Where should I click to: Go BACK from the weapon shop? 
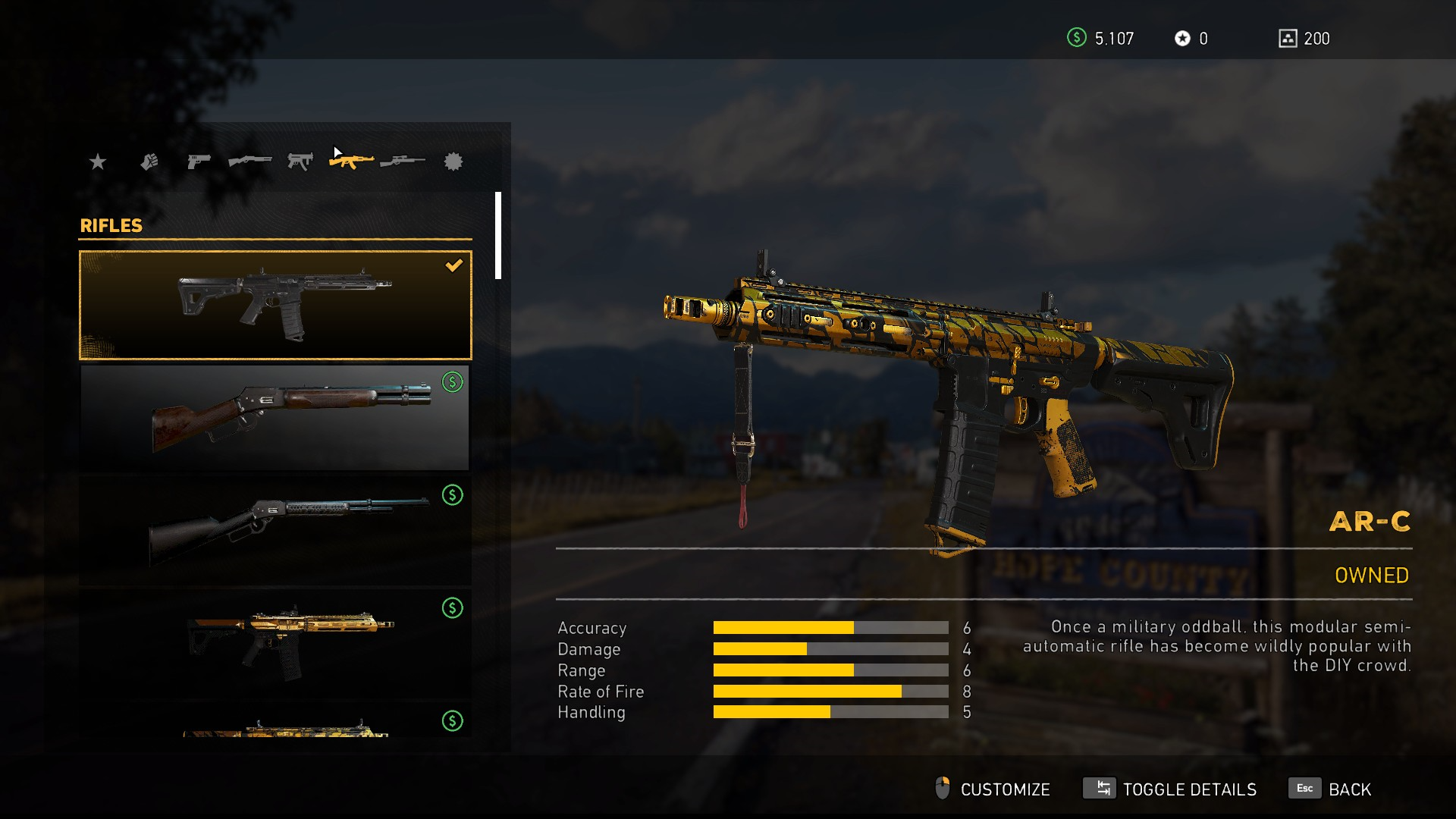[x=1331, y=789]
